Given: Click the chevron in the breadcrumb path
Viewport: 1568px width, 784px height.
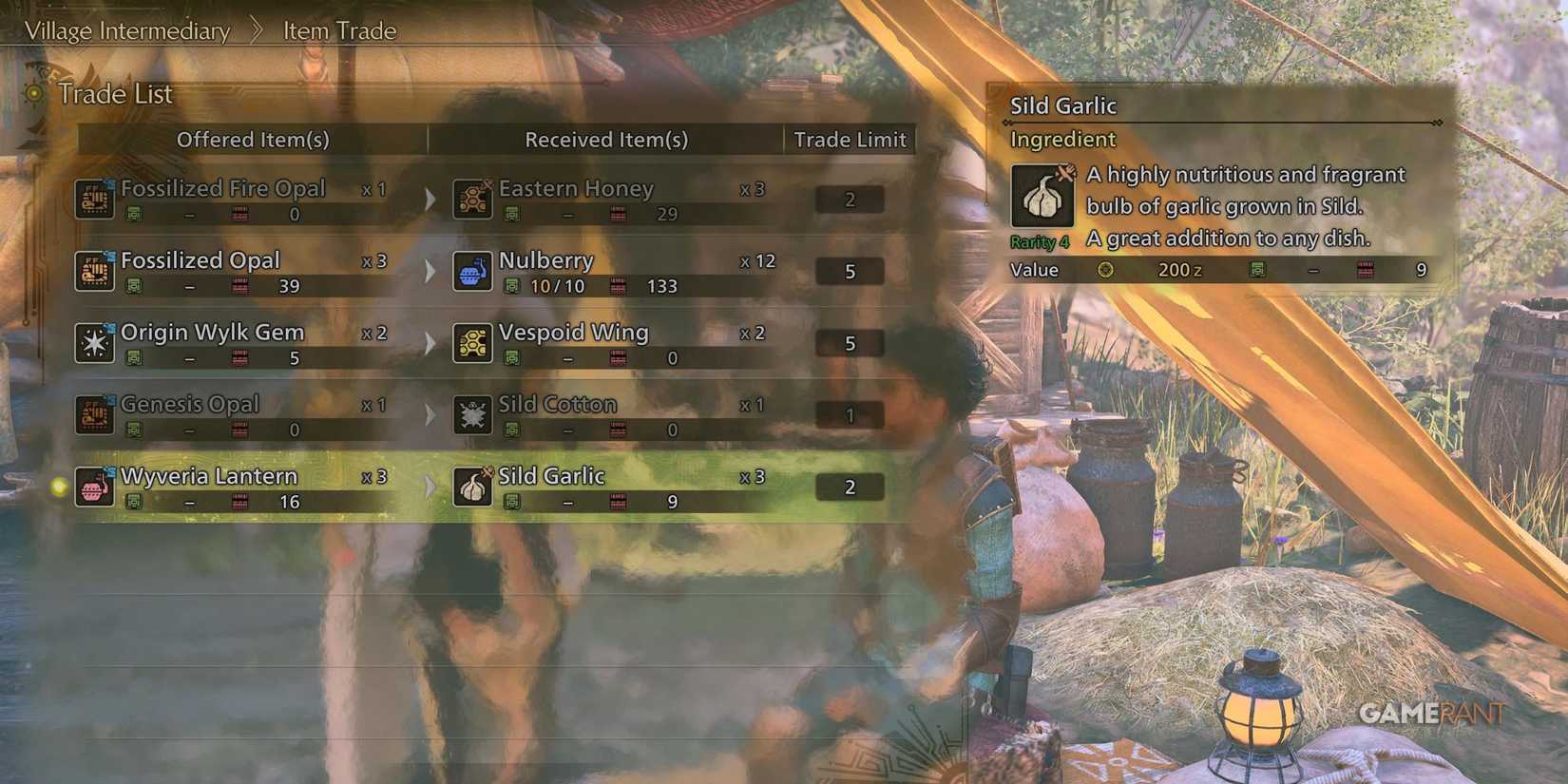Looking at the screenshot, I should 257,29.
